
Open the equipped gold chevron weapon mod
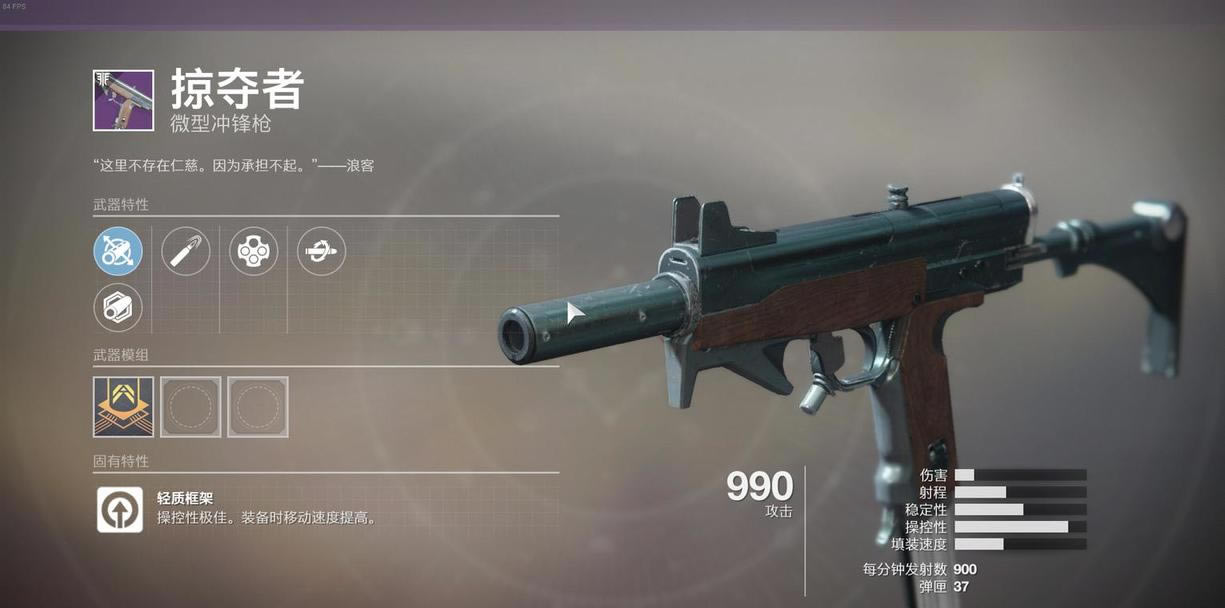click(123, 406)
